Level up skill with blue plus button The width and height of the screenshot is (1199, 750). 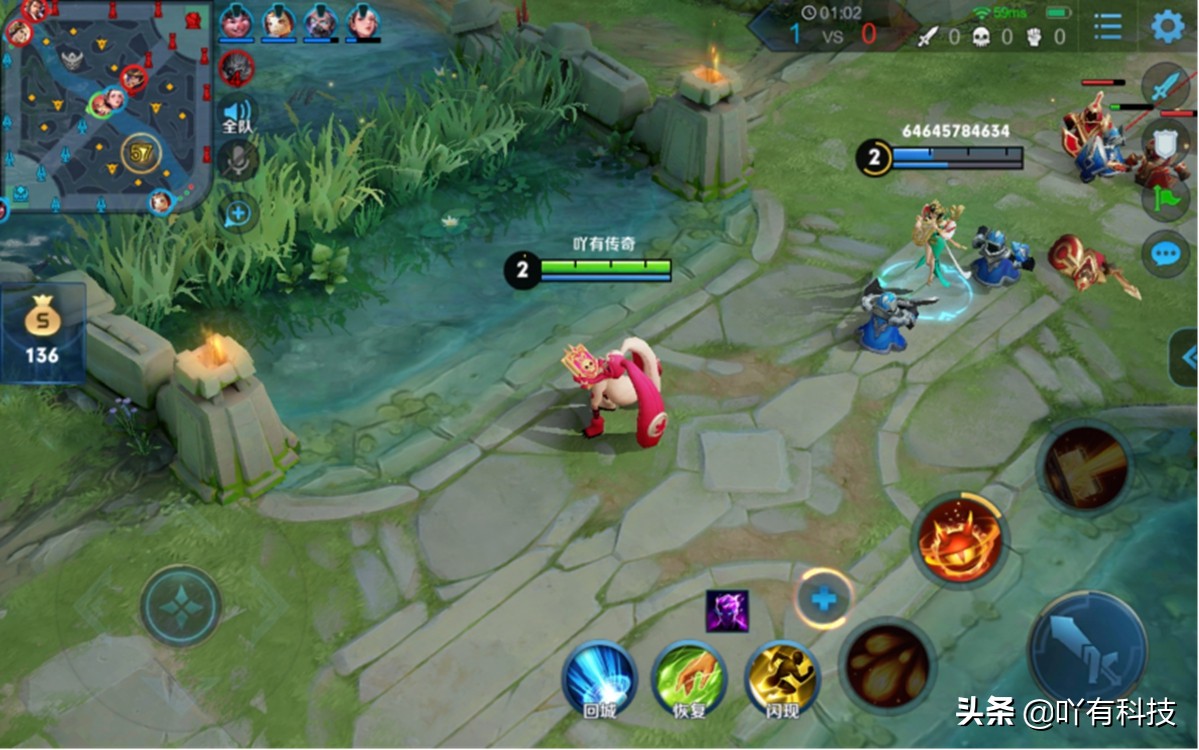824,599
